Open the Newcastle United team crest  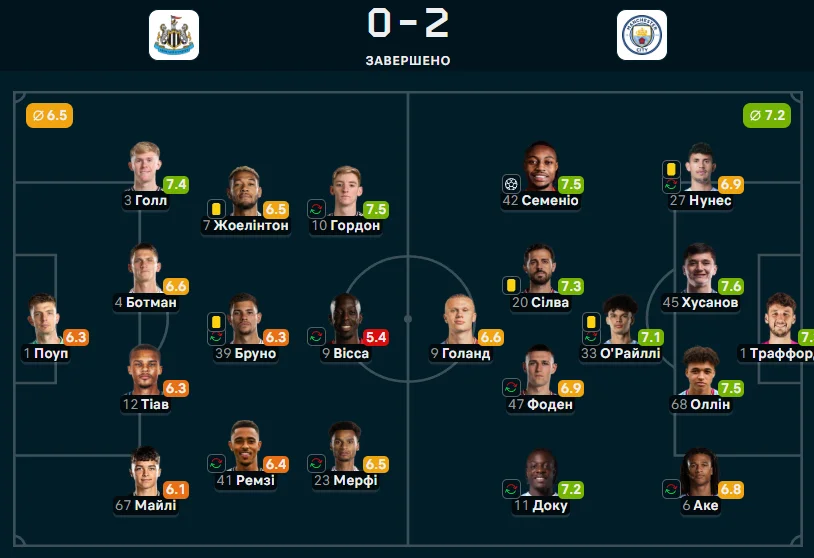(x=173, y=35)
